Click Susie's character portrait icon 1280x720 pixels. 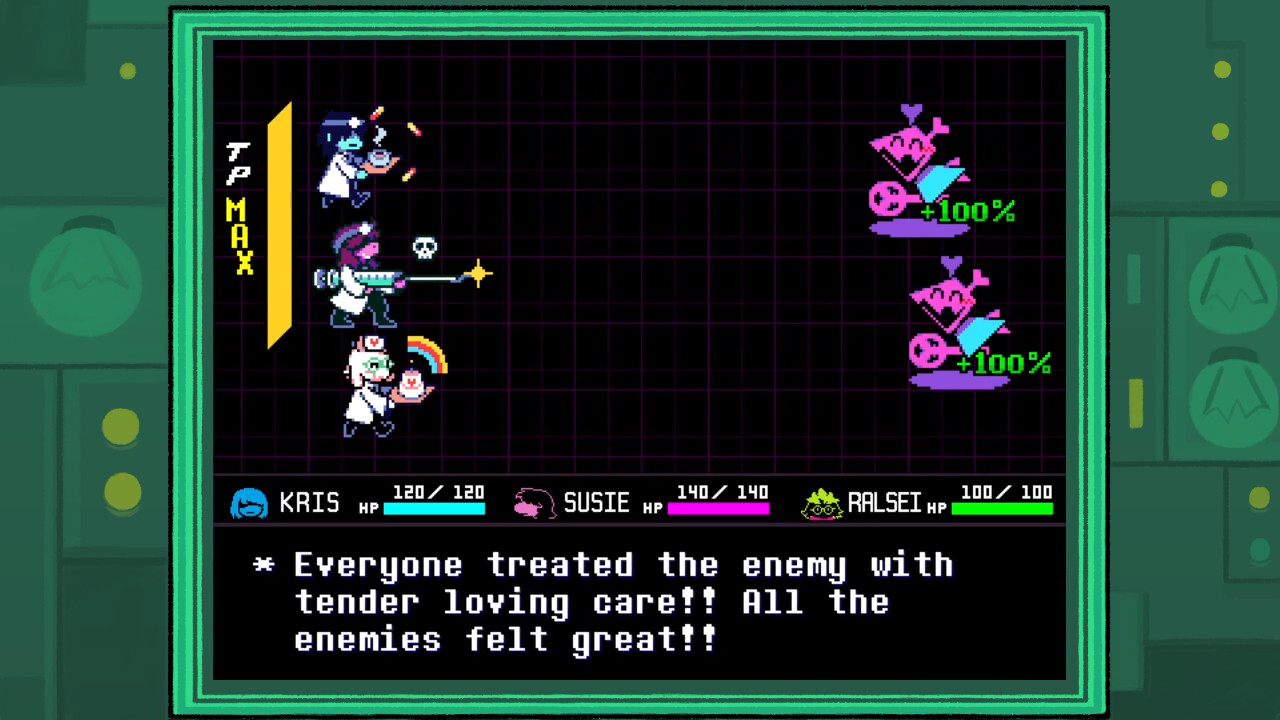(x=532, y=504)
